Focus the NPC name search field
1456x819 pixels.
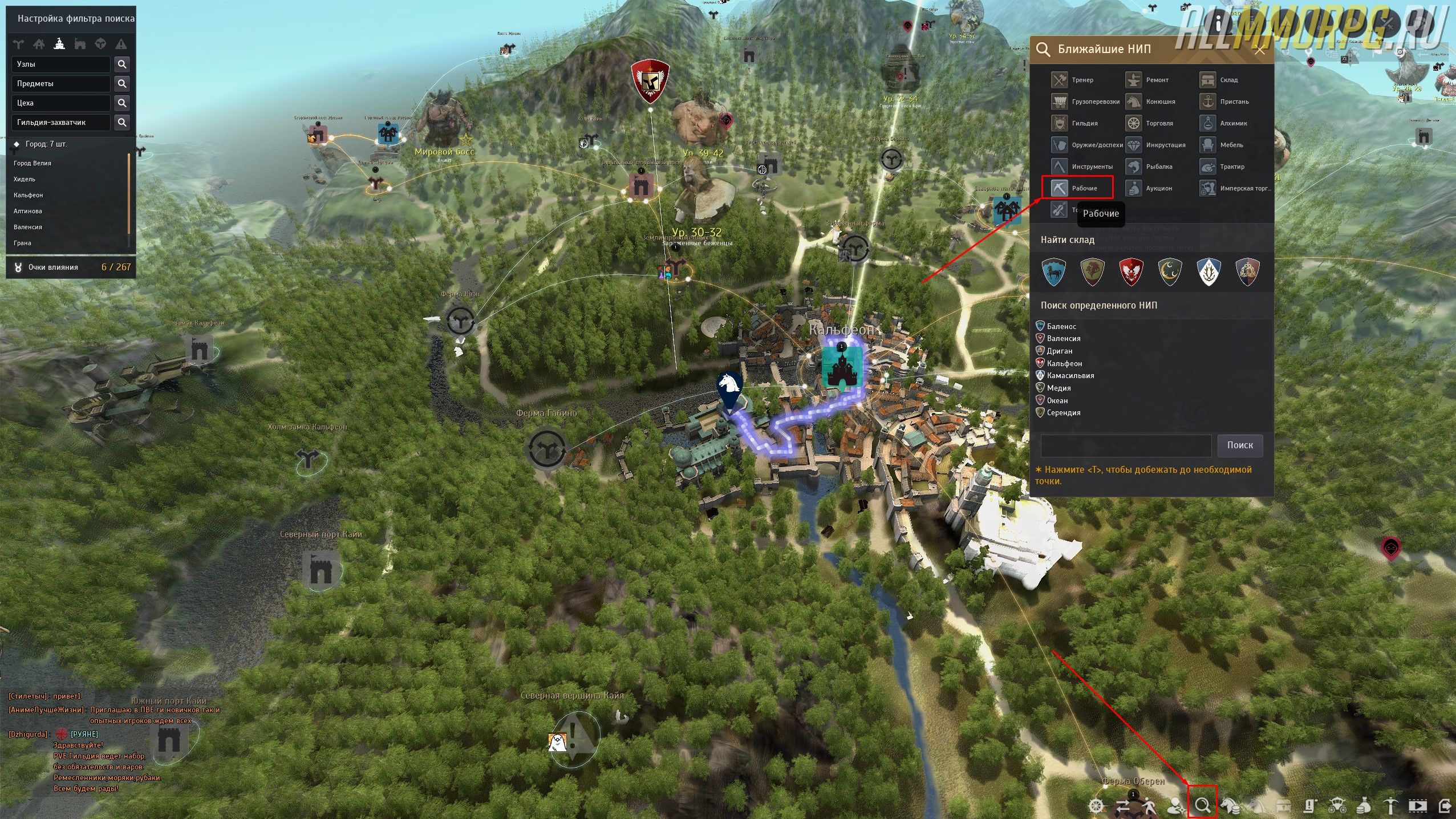[1125, 445]
